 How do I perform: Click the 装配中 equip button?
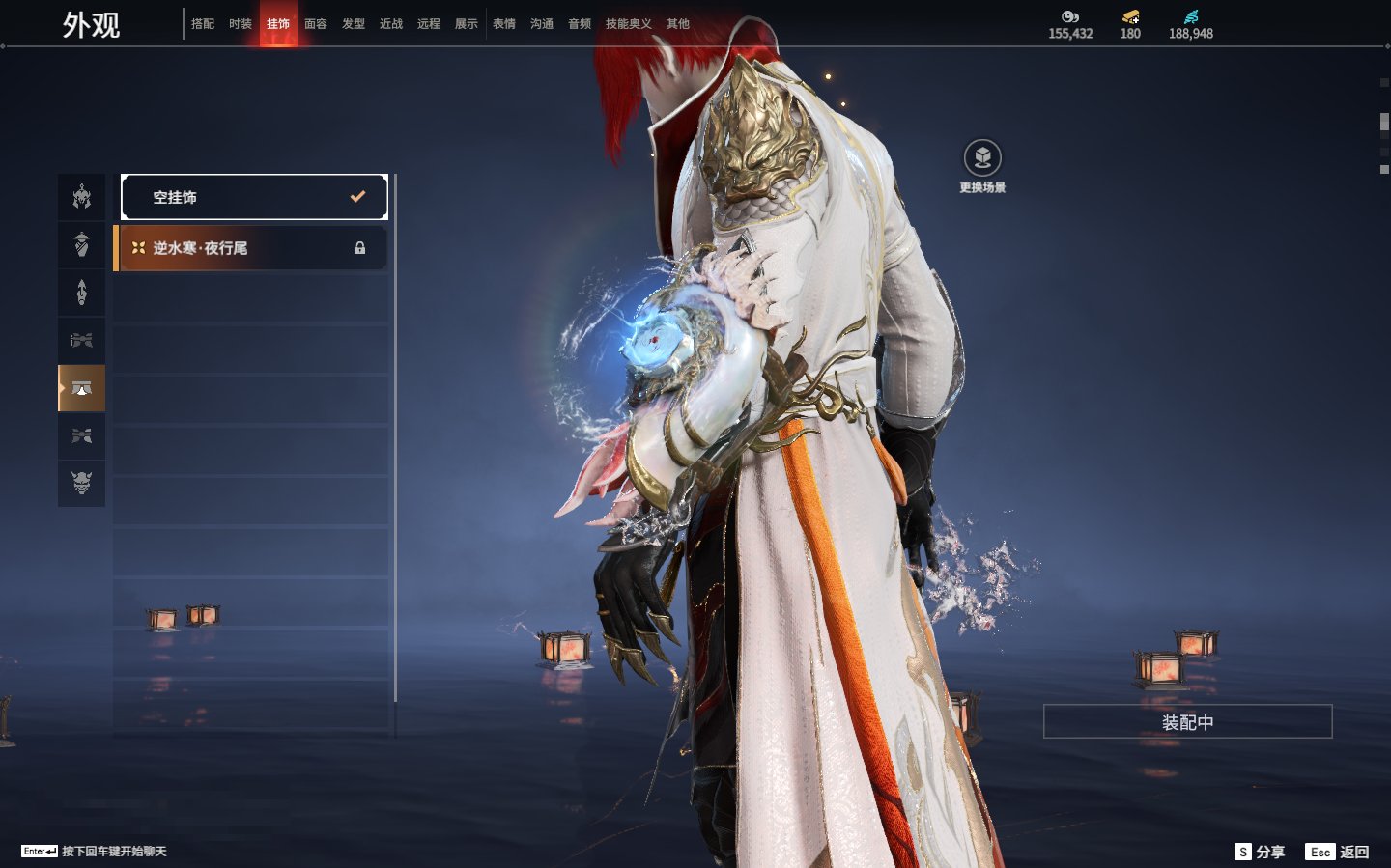[x=1187, y=722]
